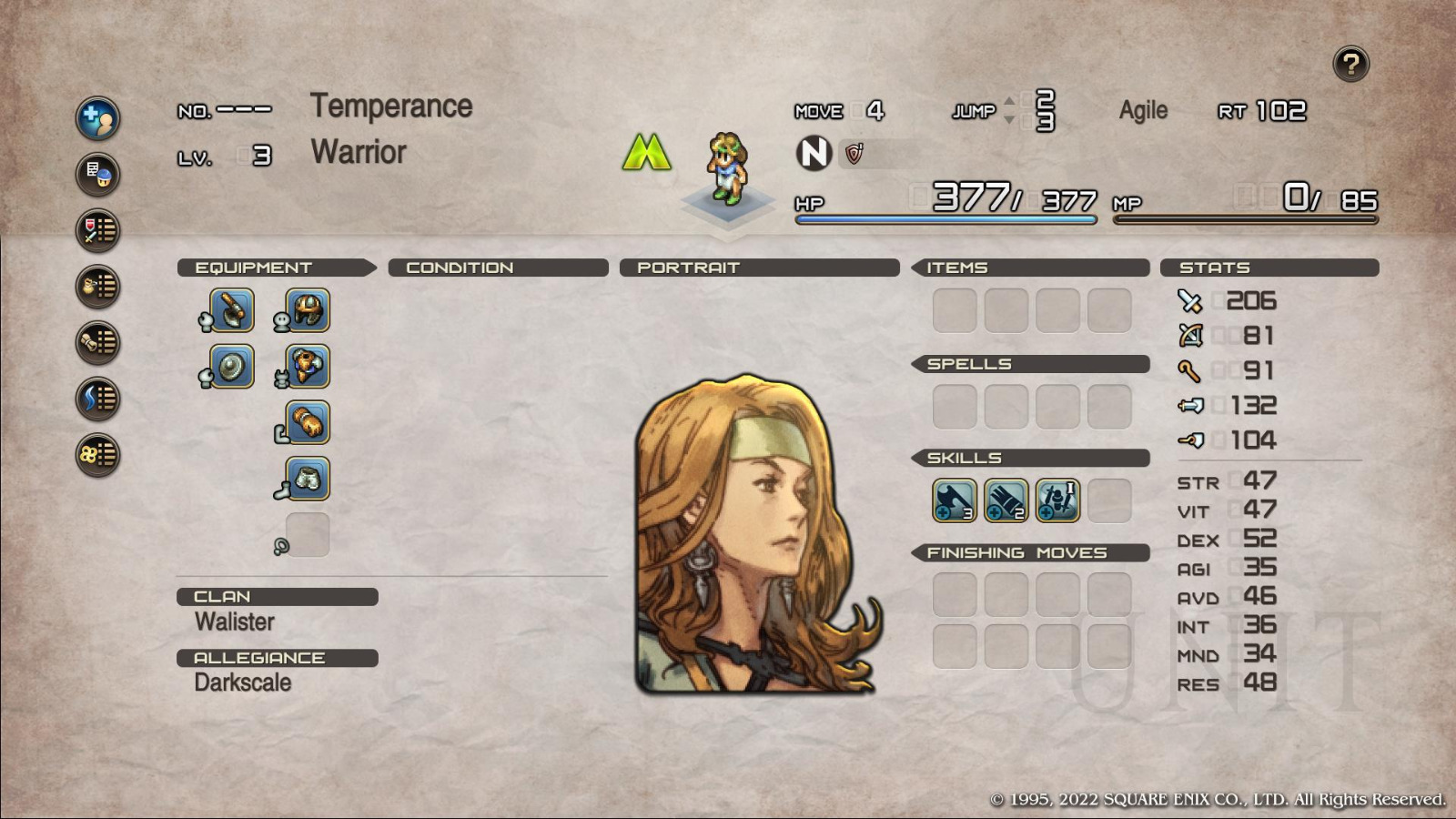Screen dimensions: 1456x819
Task: Open the abilities sidebar icon
Action: point(97,398)
